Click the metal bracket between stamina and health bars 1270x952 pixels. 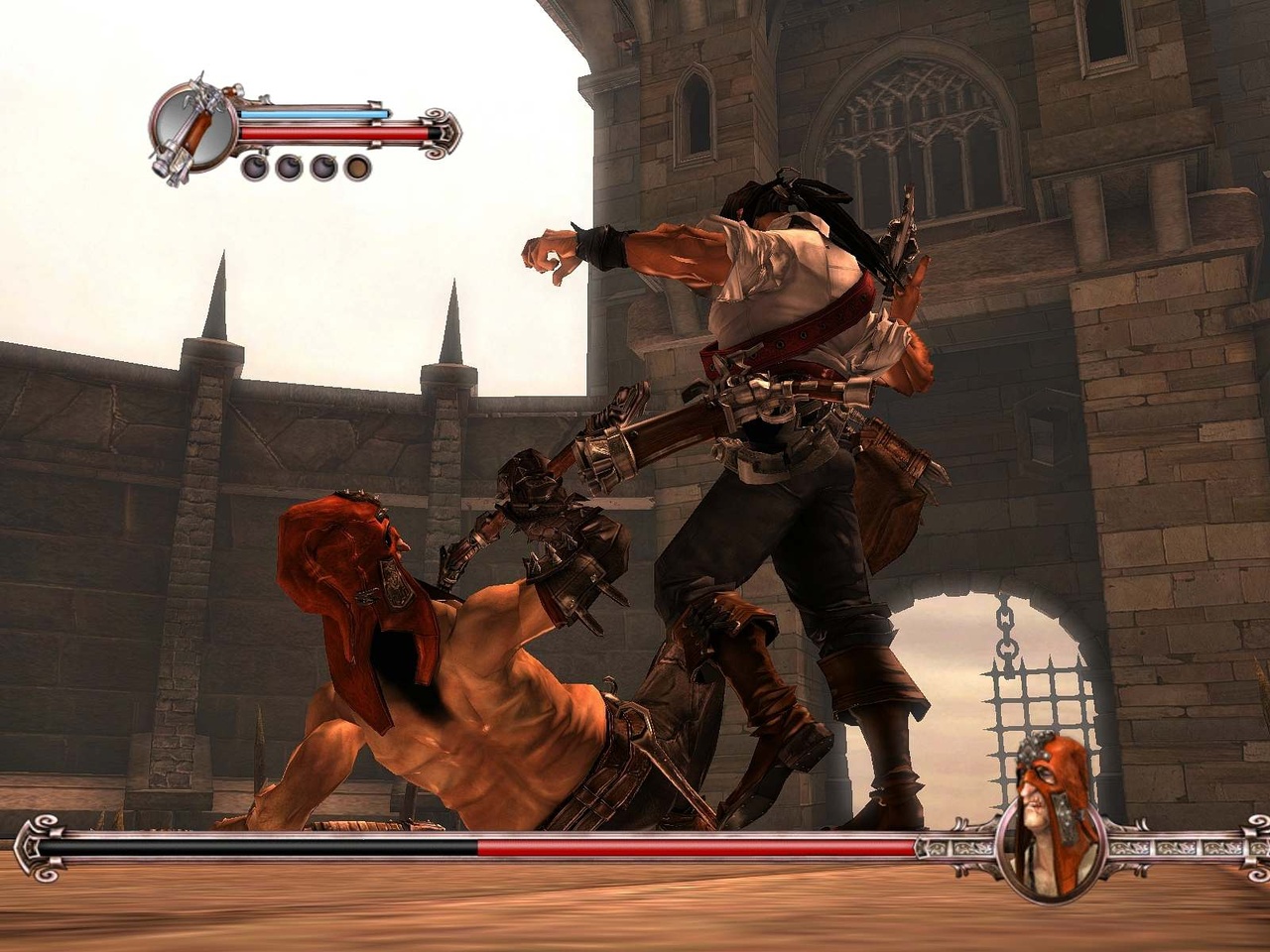pos(374,122)
